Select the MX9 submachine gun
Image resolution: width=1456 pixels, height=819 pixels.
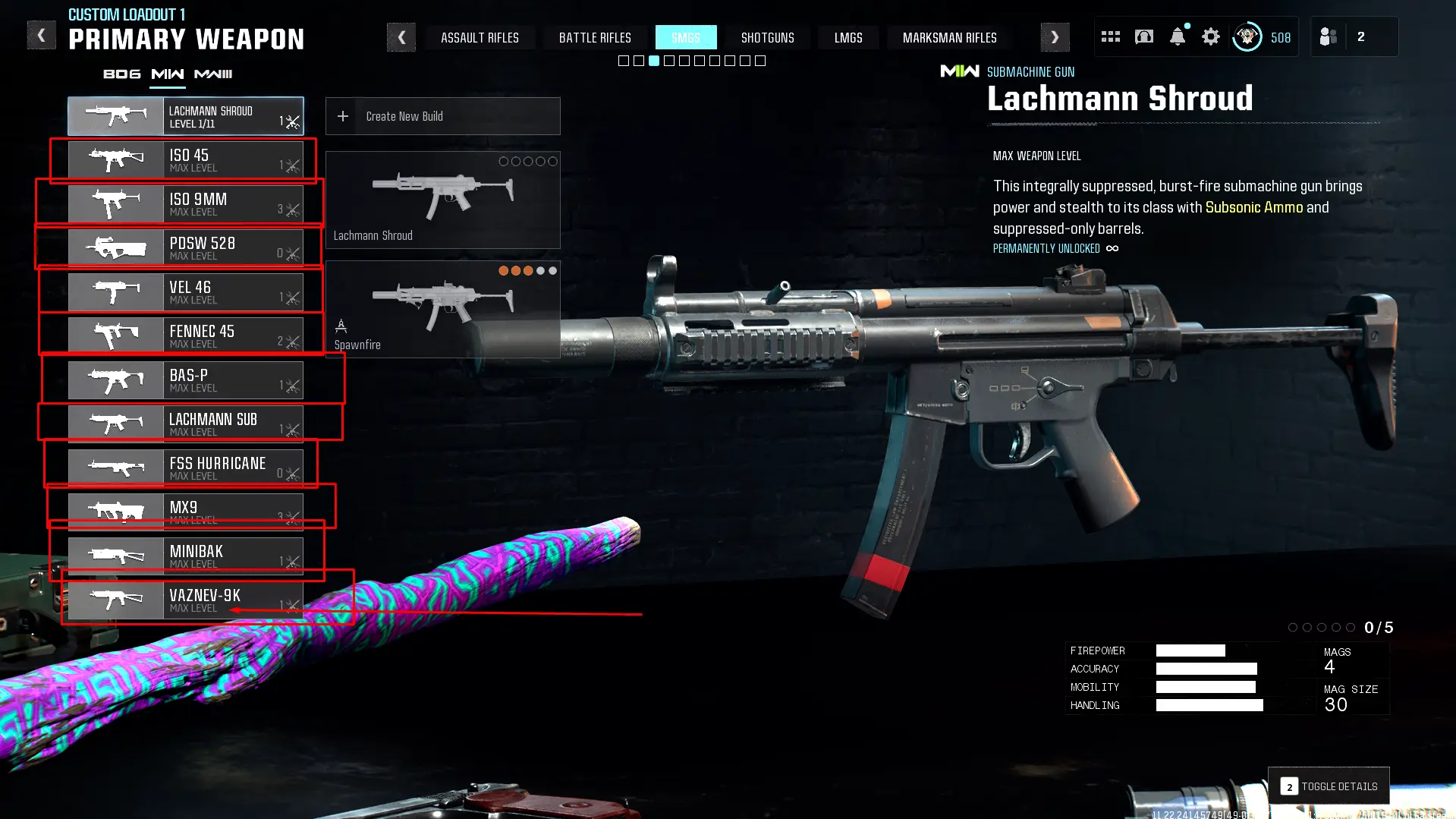(185, 512)
